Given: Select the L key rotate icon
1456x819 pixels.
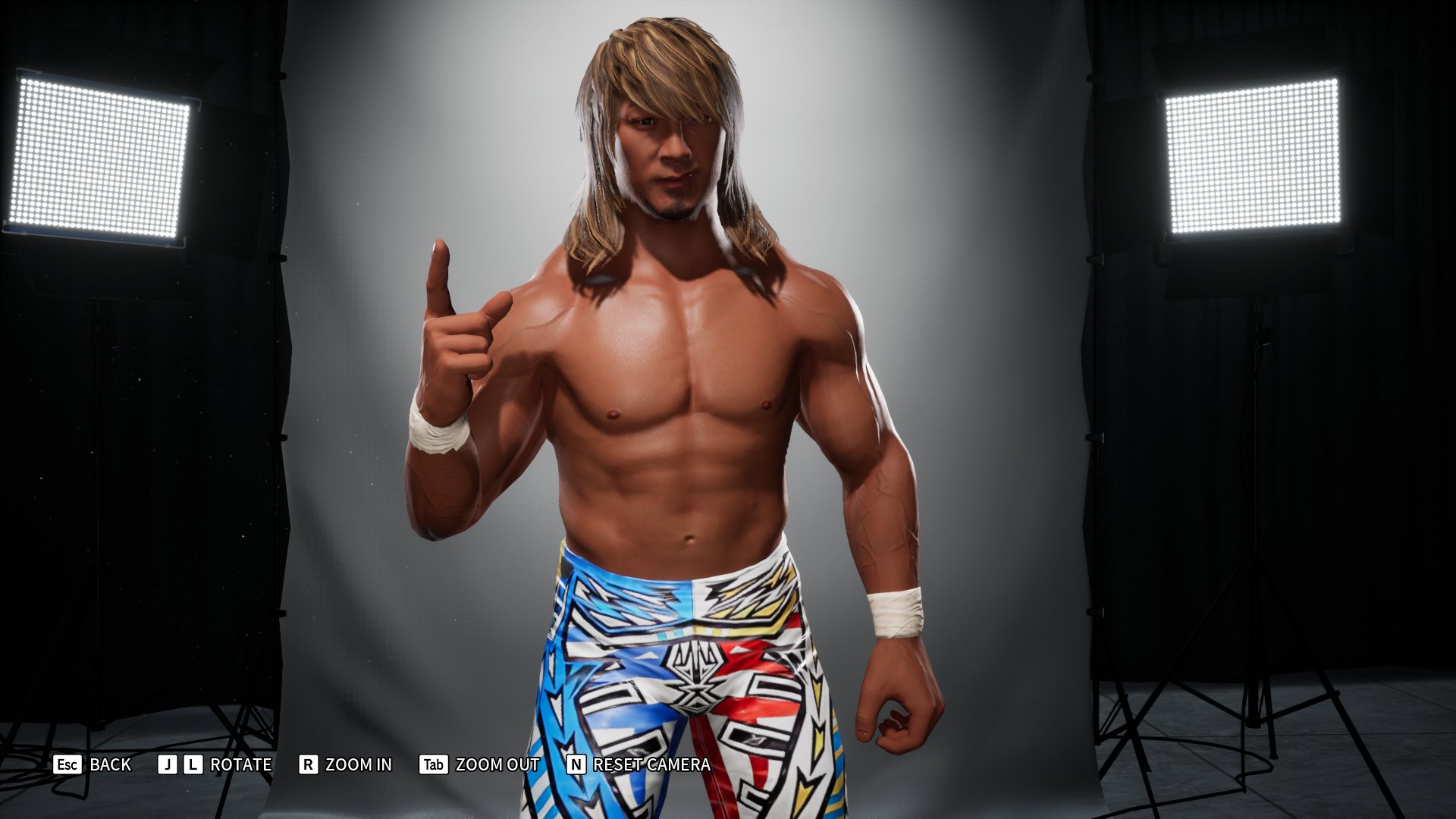Looking at the screenshot, I should pos(193,765).
